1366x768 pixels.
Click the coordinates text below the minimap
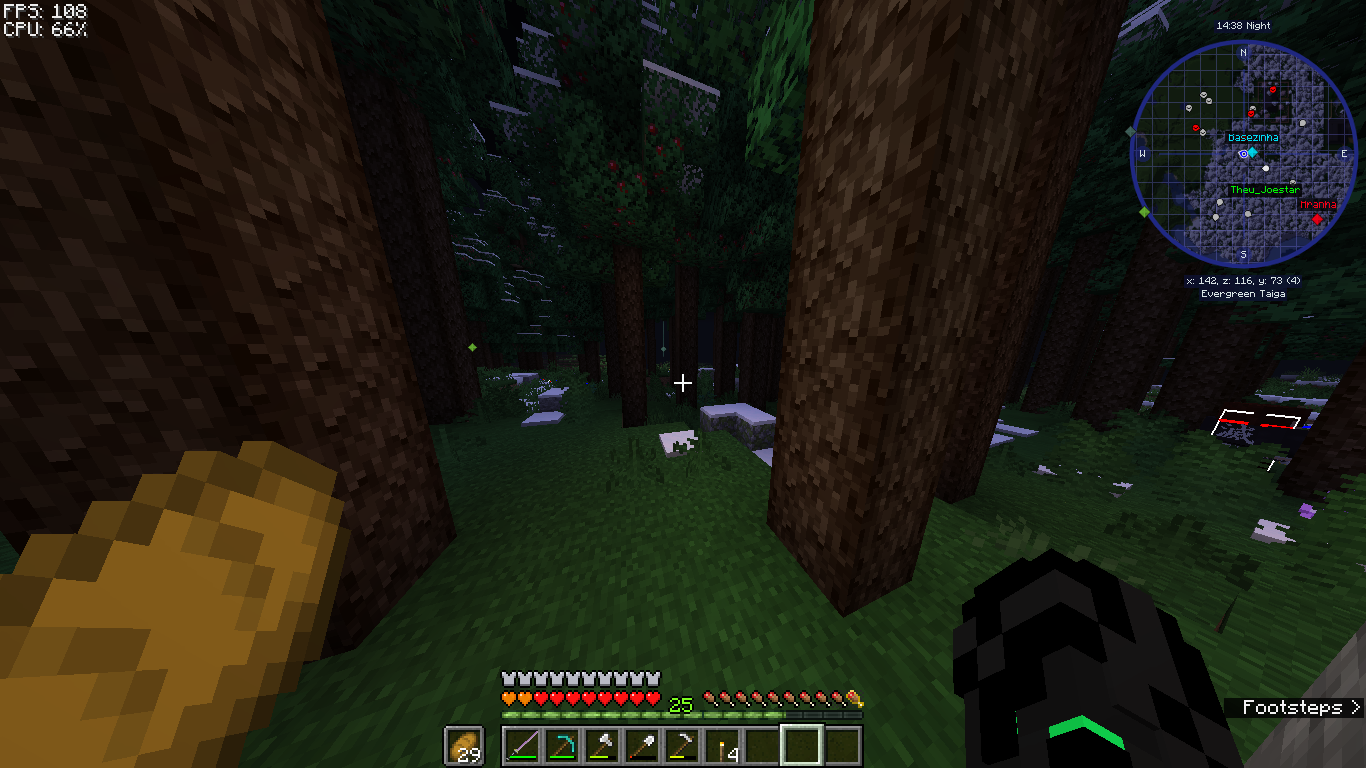pyautogui.click(x=1241, y=281)
